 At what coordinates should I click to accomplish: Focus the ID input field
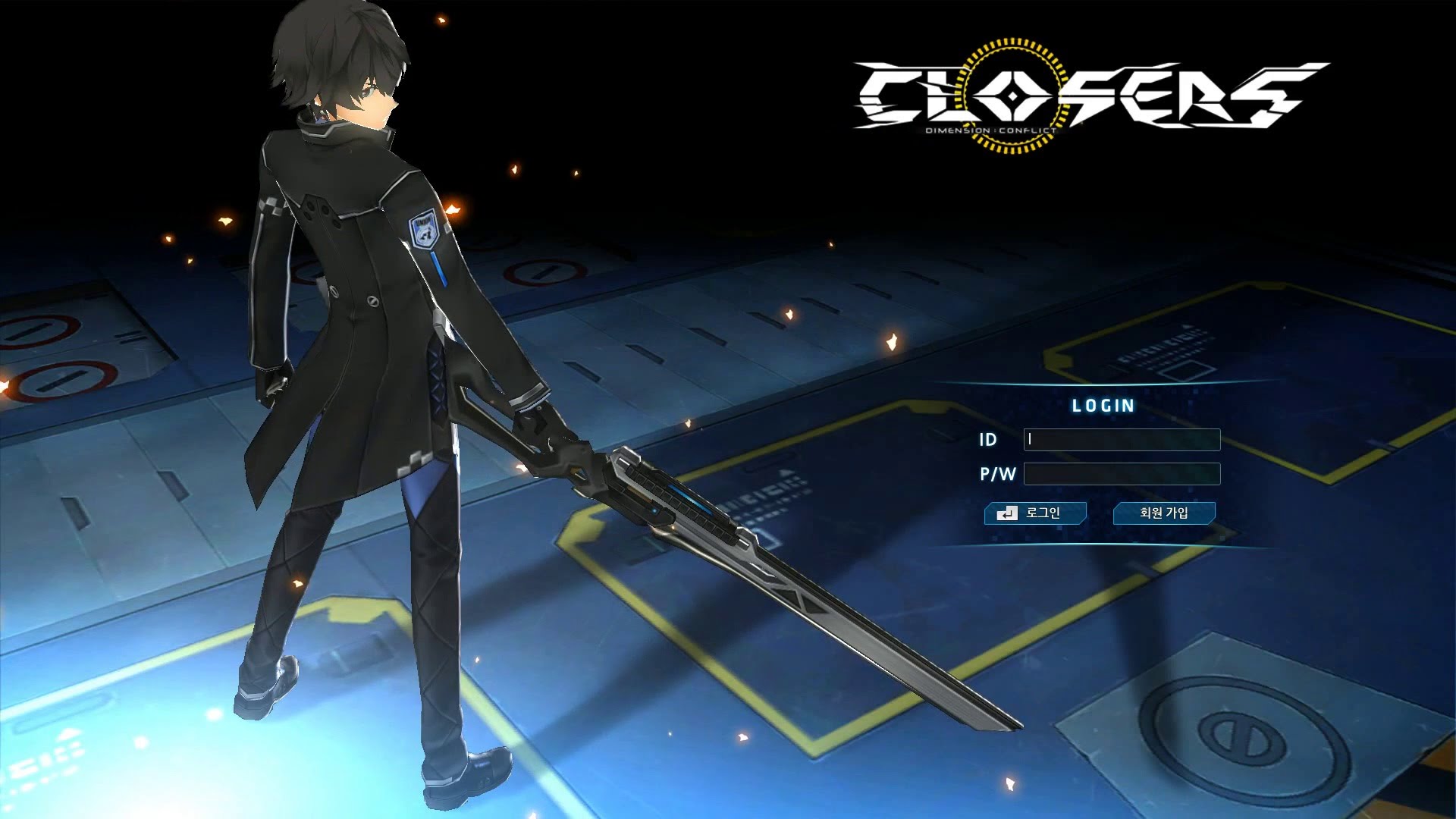point(1122,440)
